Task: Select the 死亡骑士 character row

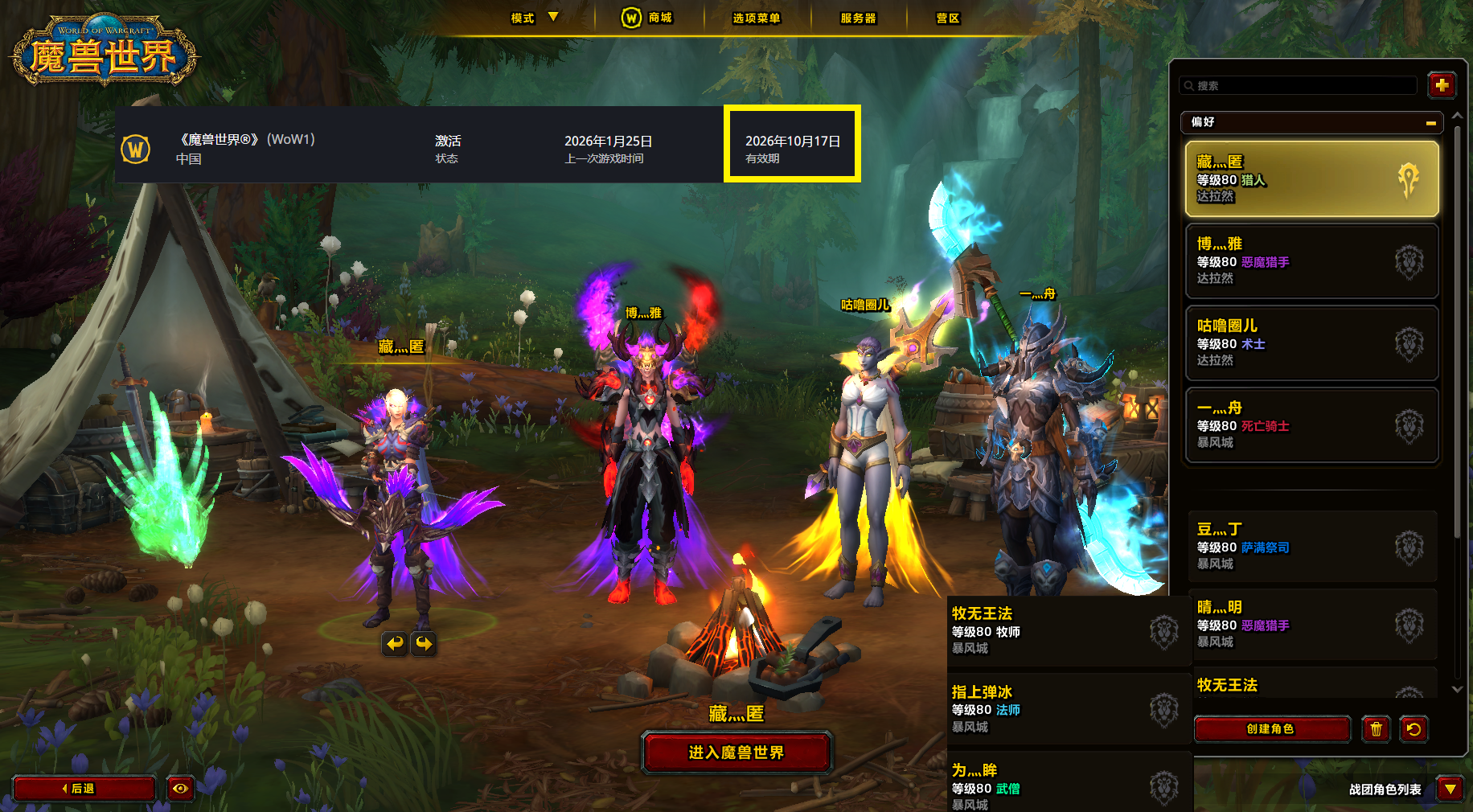Action: click(1311, 424)
